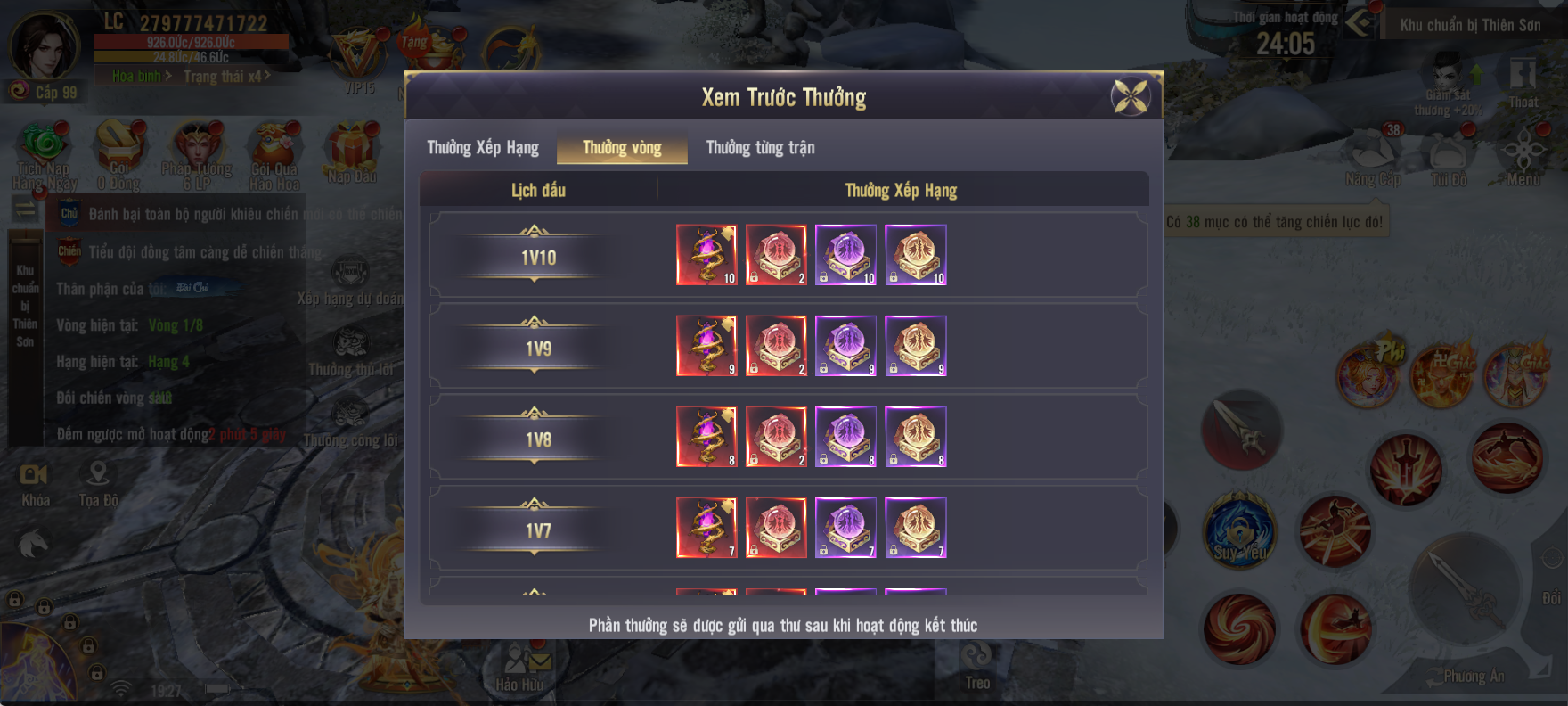
Task: Show the Tọa Độ coordinates
Action: (98, 484)
